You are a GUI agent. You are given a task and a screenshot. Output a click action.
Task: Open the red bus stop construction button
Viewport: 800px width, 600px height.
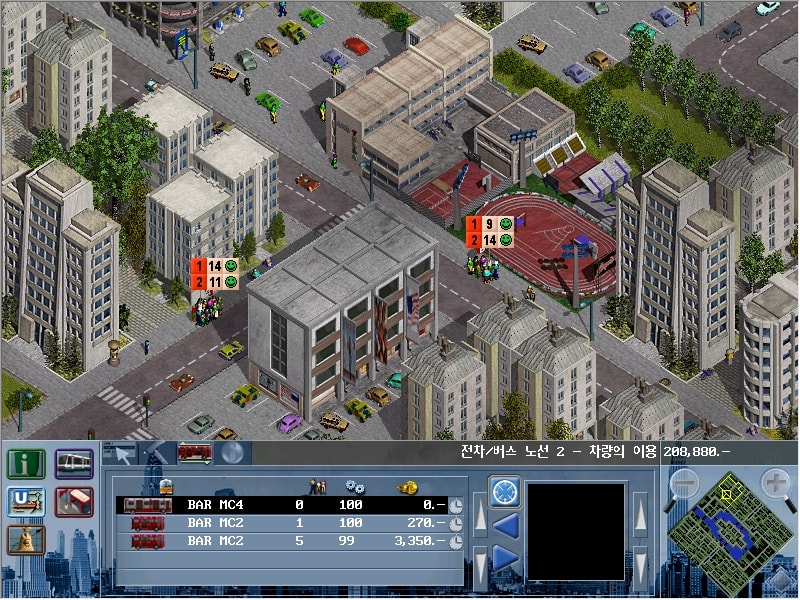pos(74,502)
